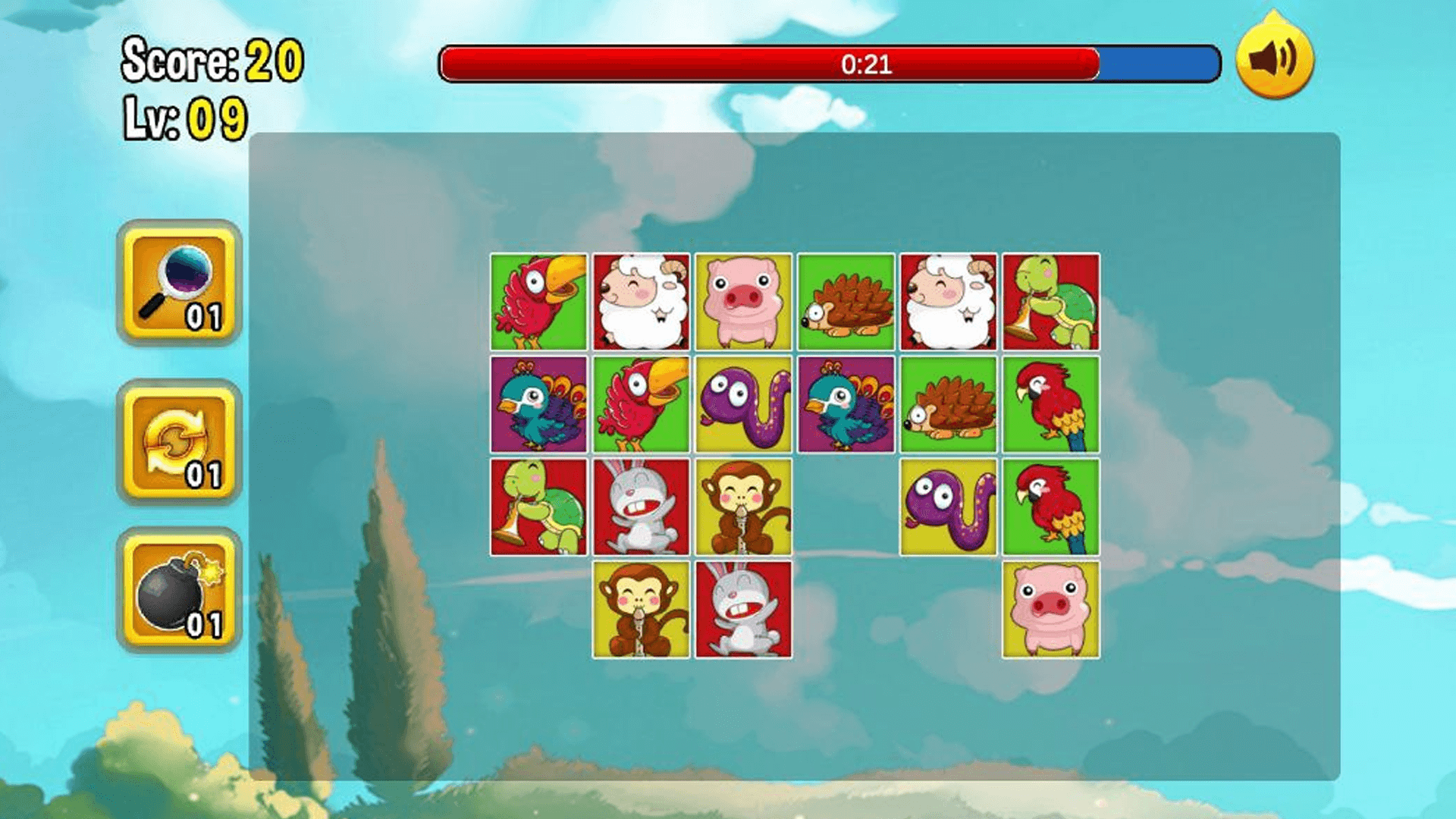Select the hedgehog tile between two sheep
Image resolution: width=1456 pixels, height=819 pixels.
point(846,302)
